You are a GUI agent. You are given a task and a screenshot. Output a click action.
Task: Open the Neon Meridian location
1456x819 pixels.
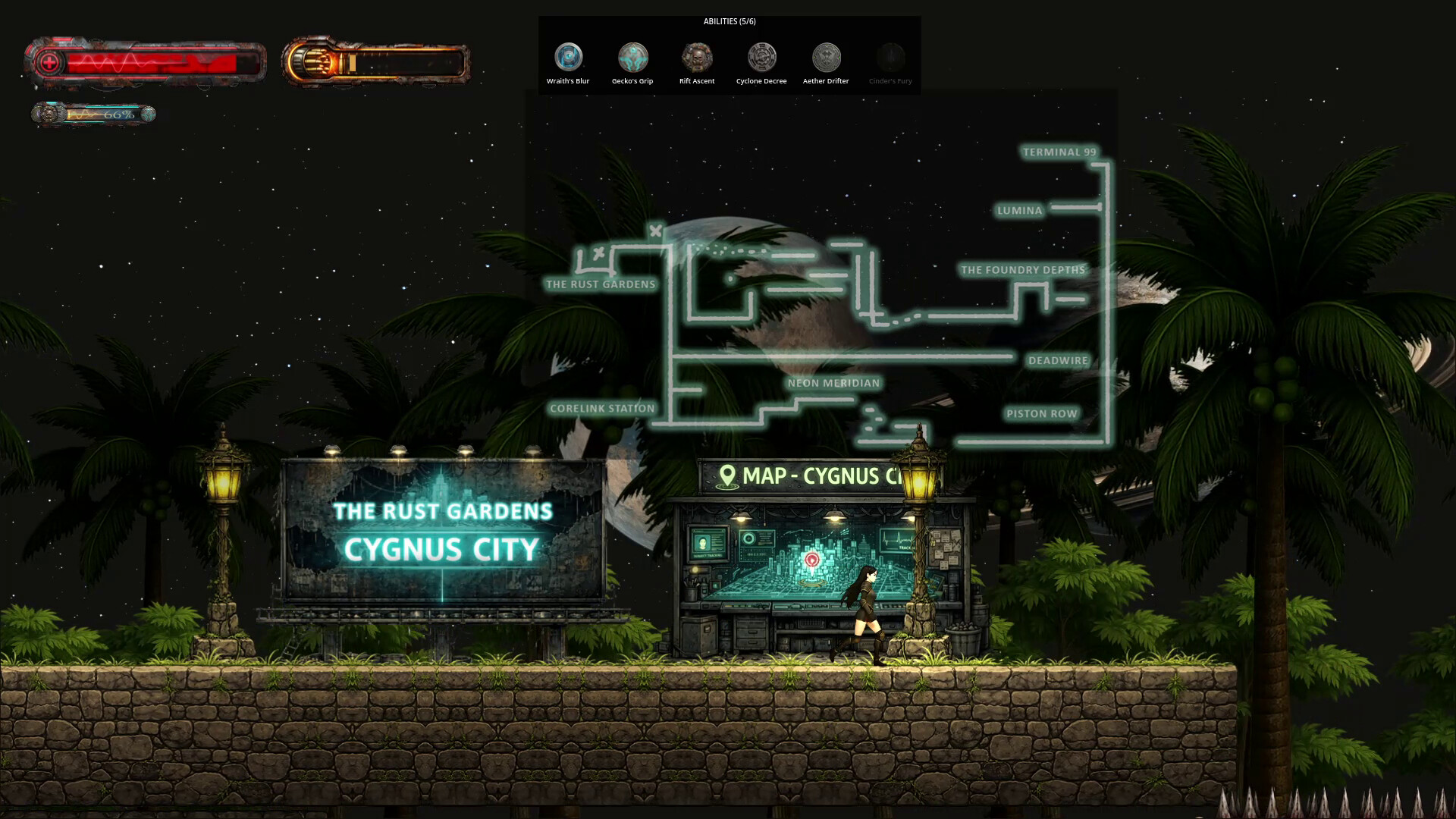coord(834,384)
